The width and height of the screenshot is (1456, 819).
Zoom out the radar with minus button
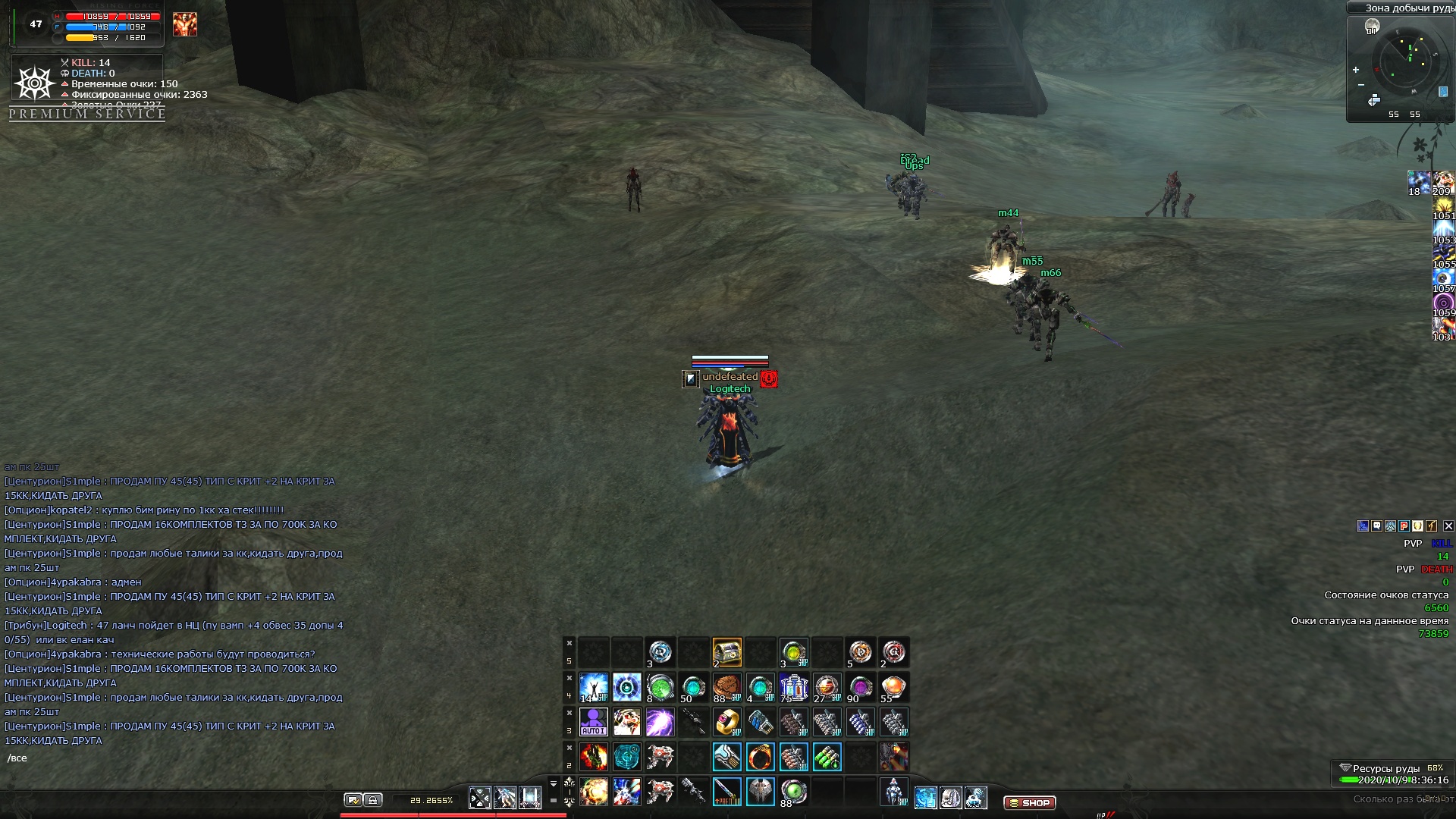(1361, 84)
